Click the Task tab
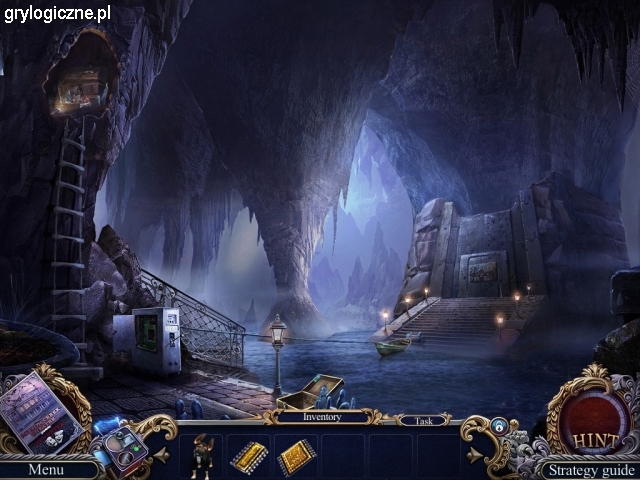Image resolution: width=640 pixels, height=480 pixels. coord(424,421)
